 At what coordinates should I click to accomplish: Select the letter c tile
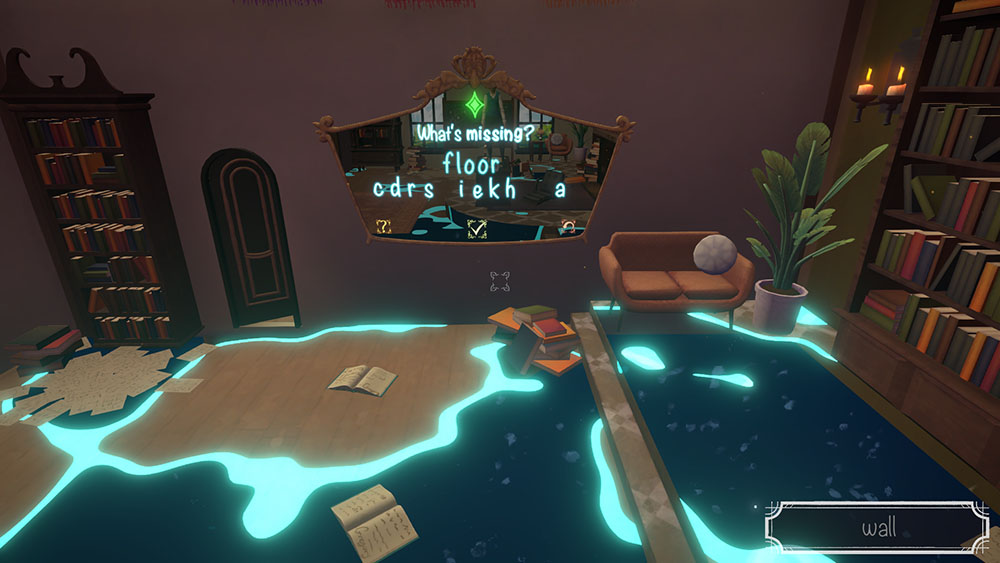click(380, 189)
